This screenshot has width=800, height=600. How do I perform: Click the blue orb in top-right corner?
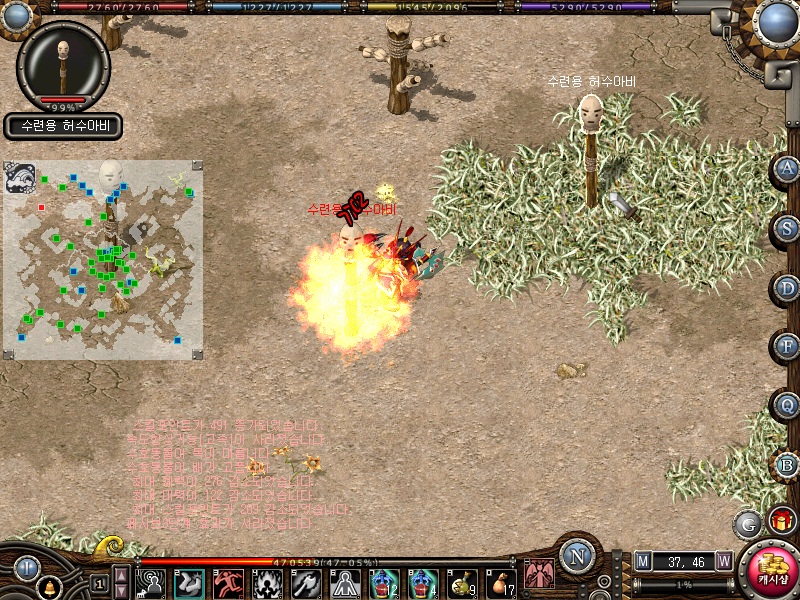[x=776, y=21]
